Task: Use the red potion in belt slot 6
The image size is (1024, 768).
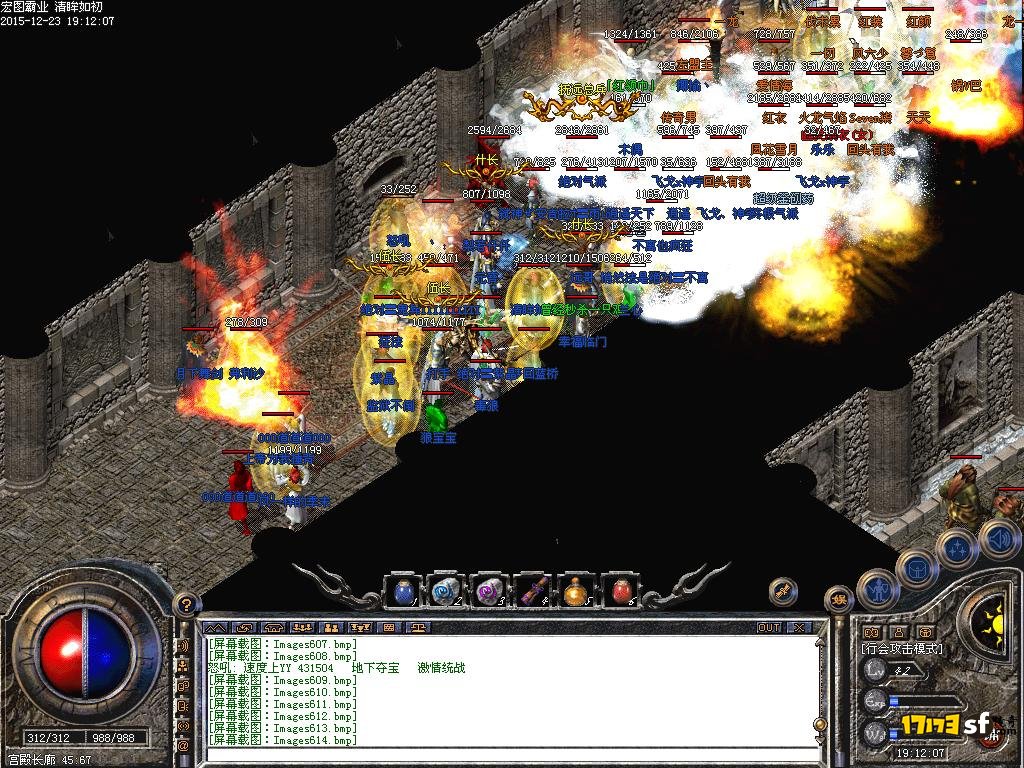Action: click(x=618, y=591)
